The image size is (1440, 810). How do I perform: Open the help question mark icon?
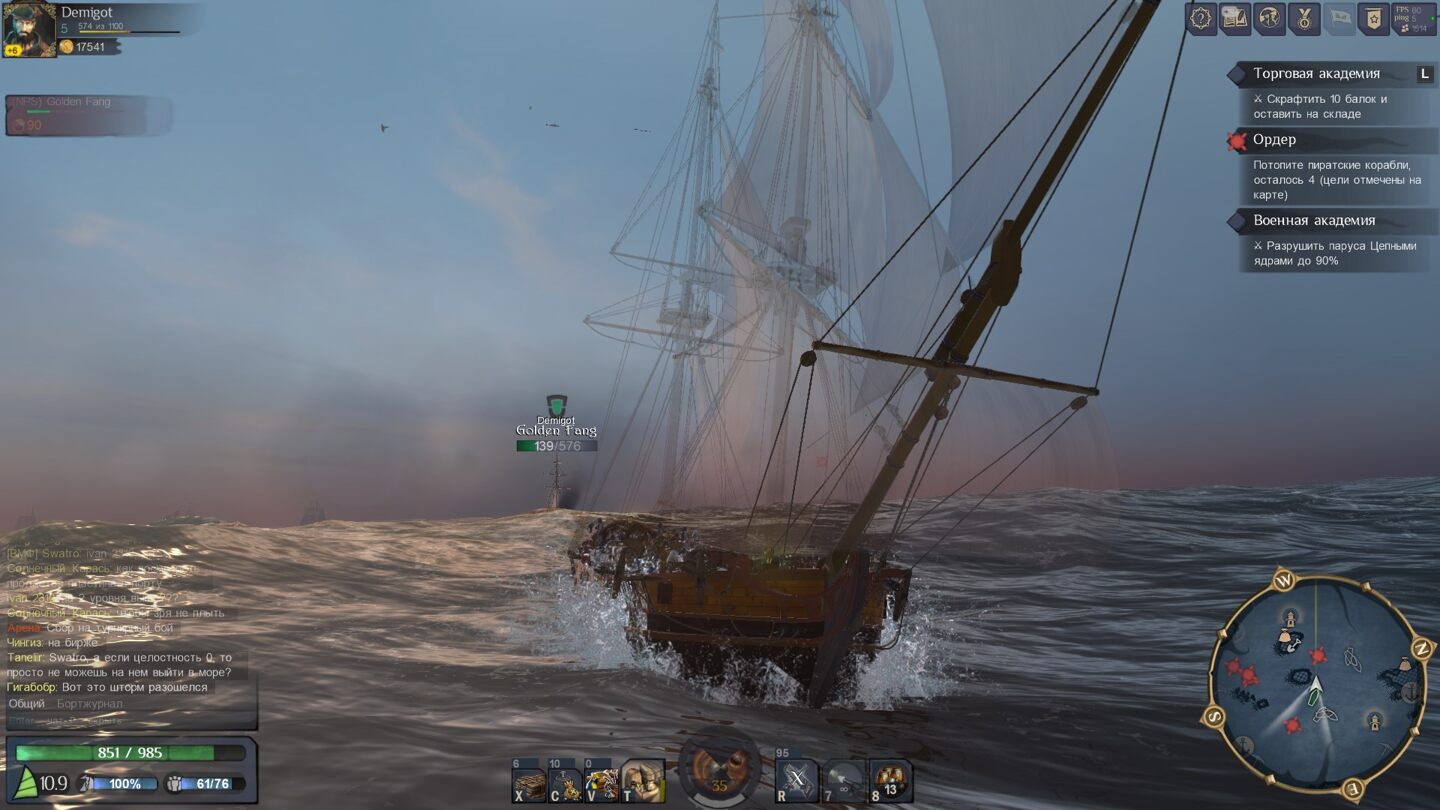[1201, 18]
